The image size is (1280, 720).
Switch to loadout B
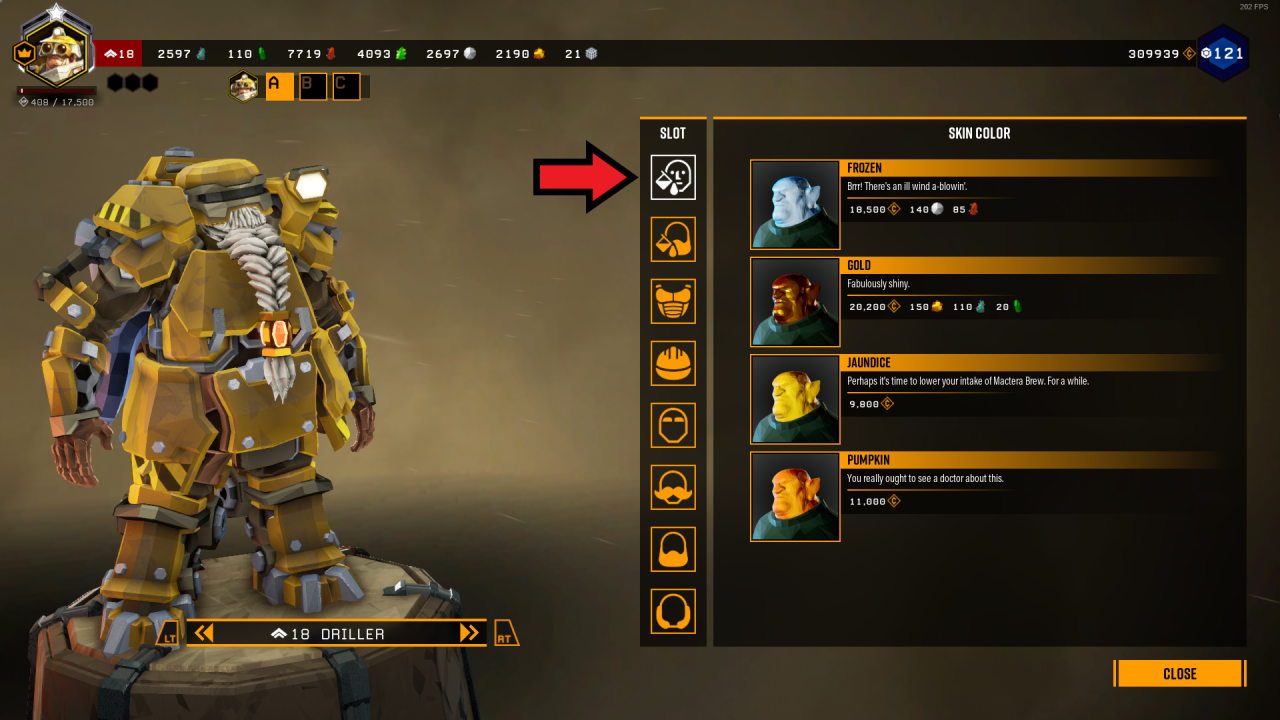point(313,87)
